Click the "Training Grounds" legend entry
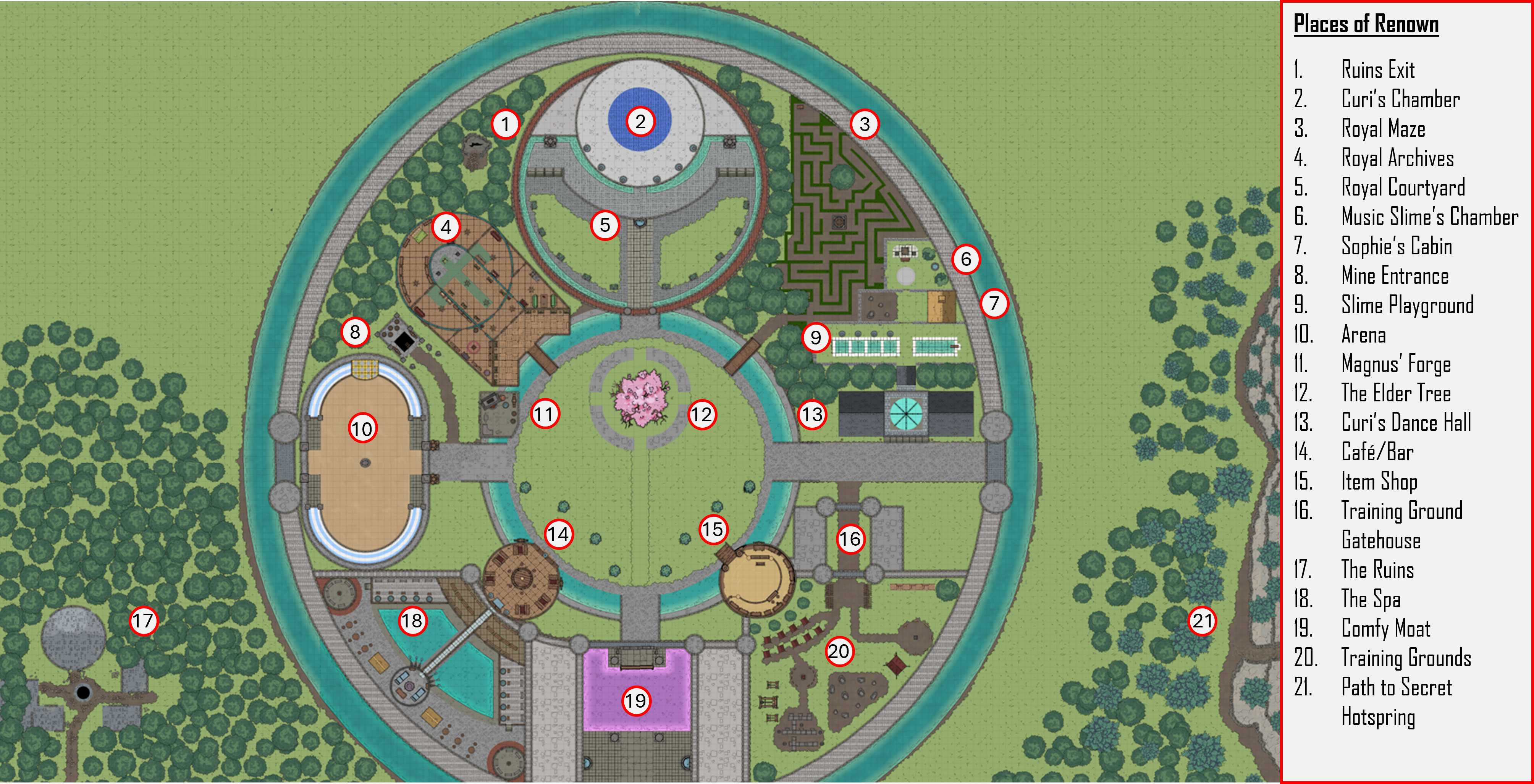The width and height of the screenshot is (1534, 784). click(1405, 658)
